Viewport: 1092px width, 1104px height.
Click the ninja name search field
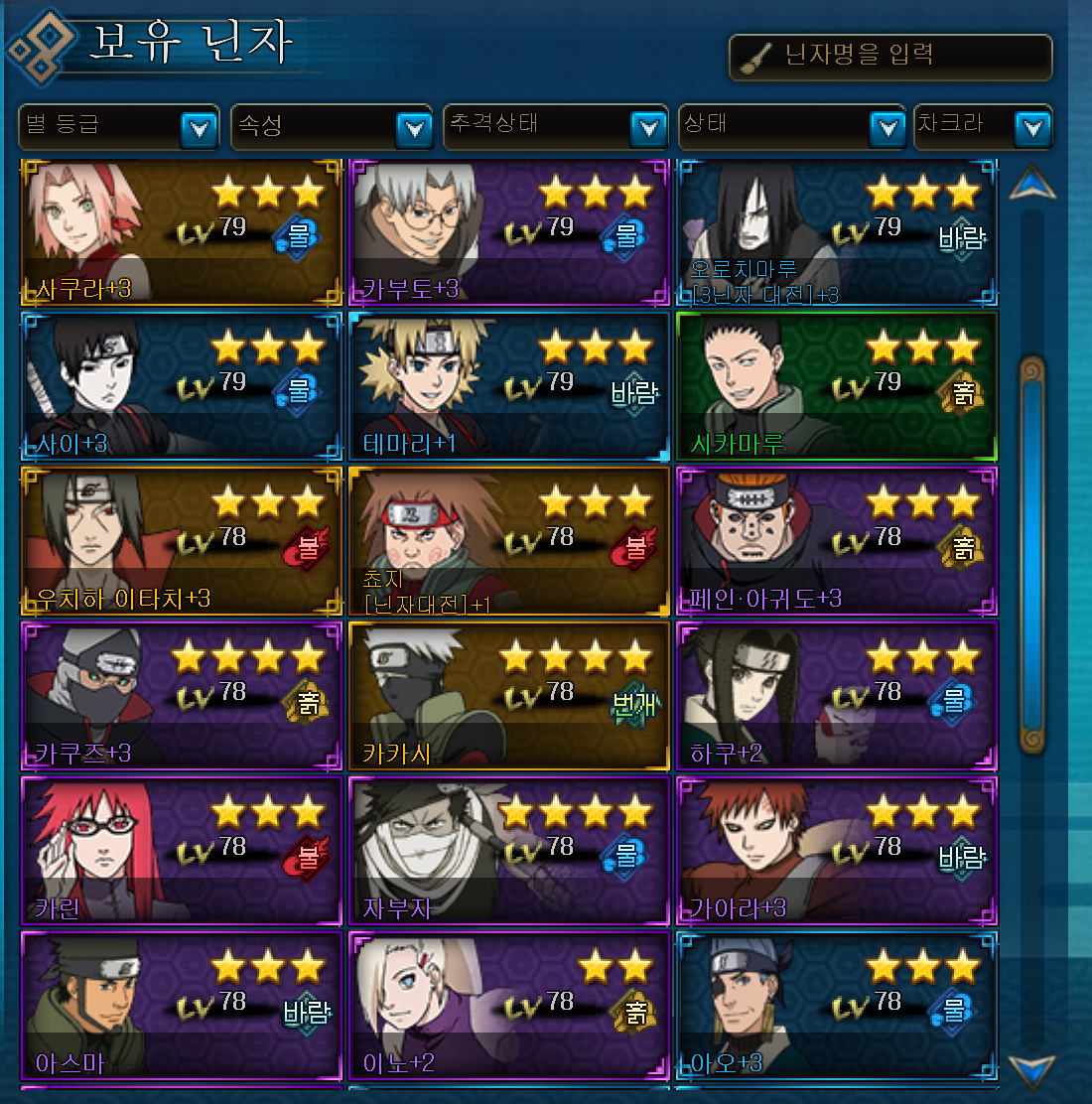(x=890, y=57)
